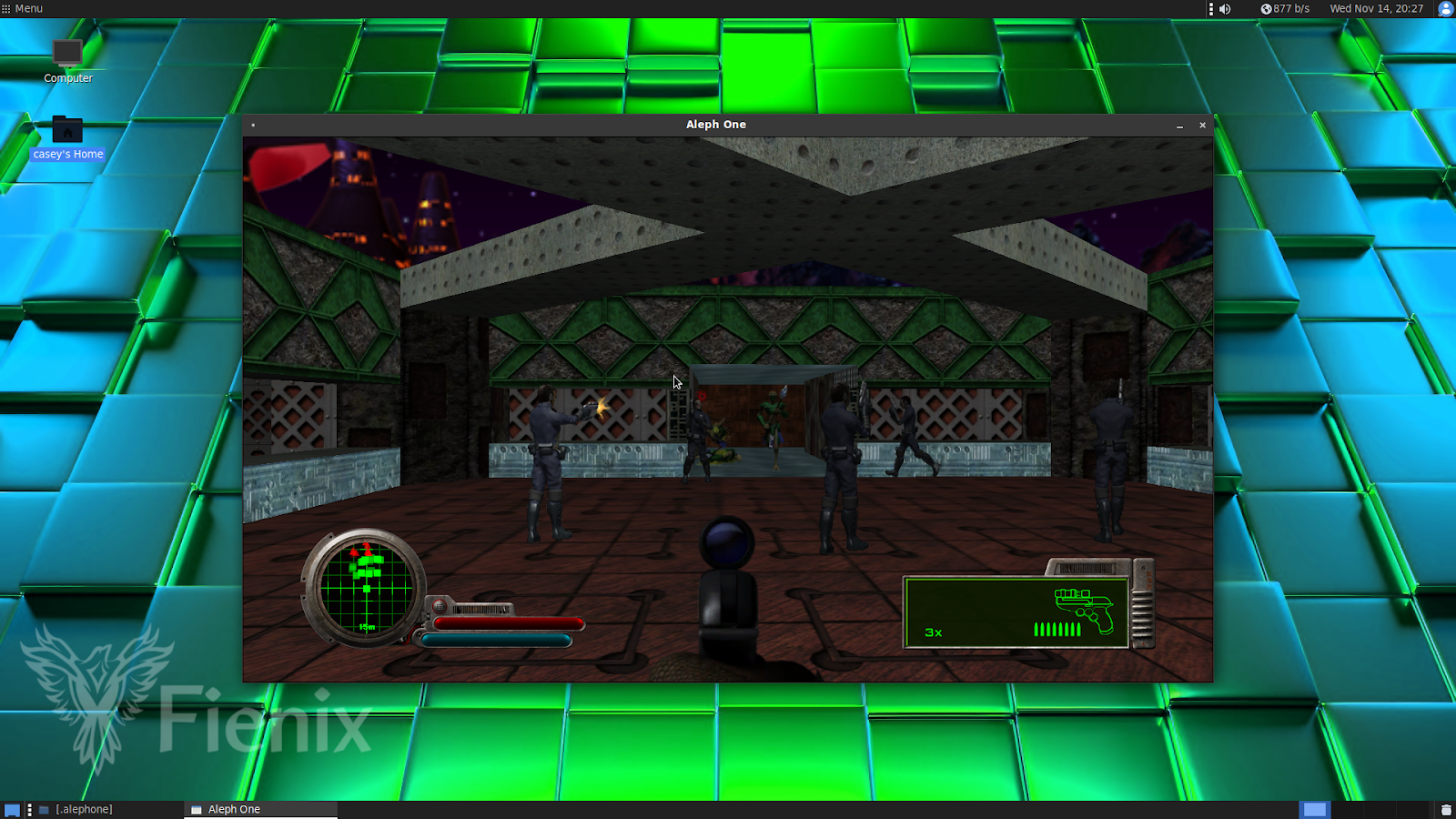
Task: Open the trash icon in the taskbar
Action: tap(1445, 809)
